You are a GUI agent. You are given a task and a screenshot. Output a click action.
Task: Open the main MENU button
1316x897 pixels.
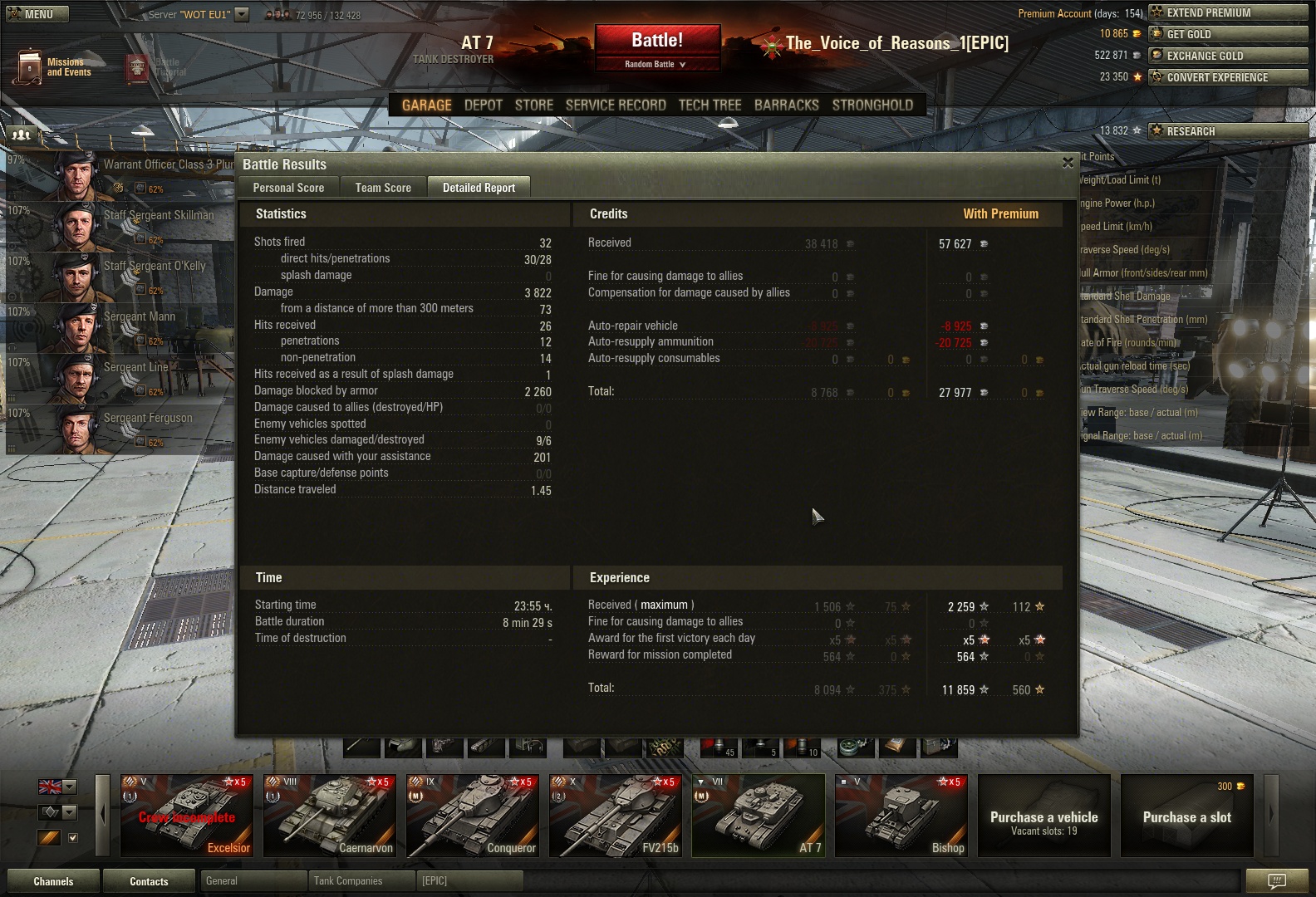(x=37, y=14)
